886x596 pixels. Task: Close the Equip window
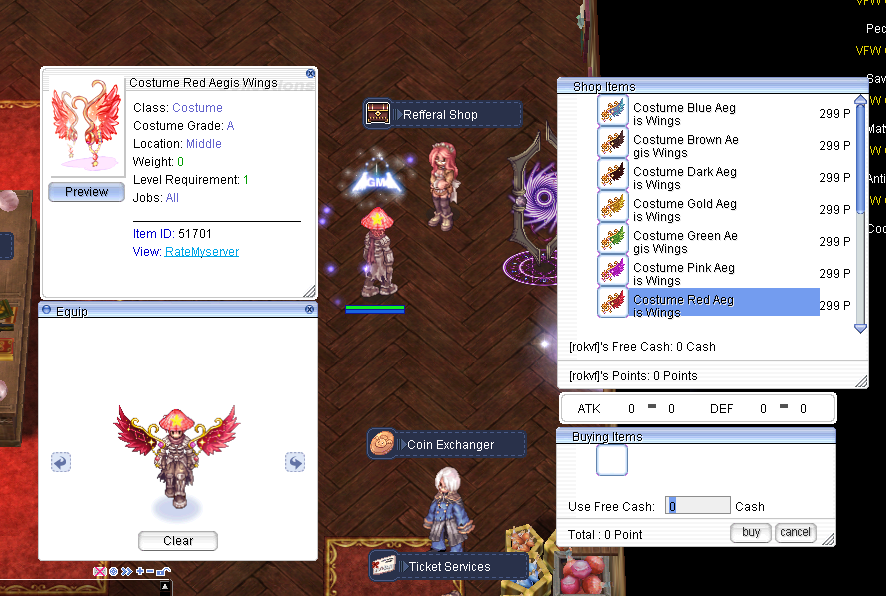[x=310, y=310]
